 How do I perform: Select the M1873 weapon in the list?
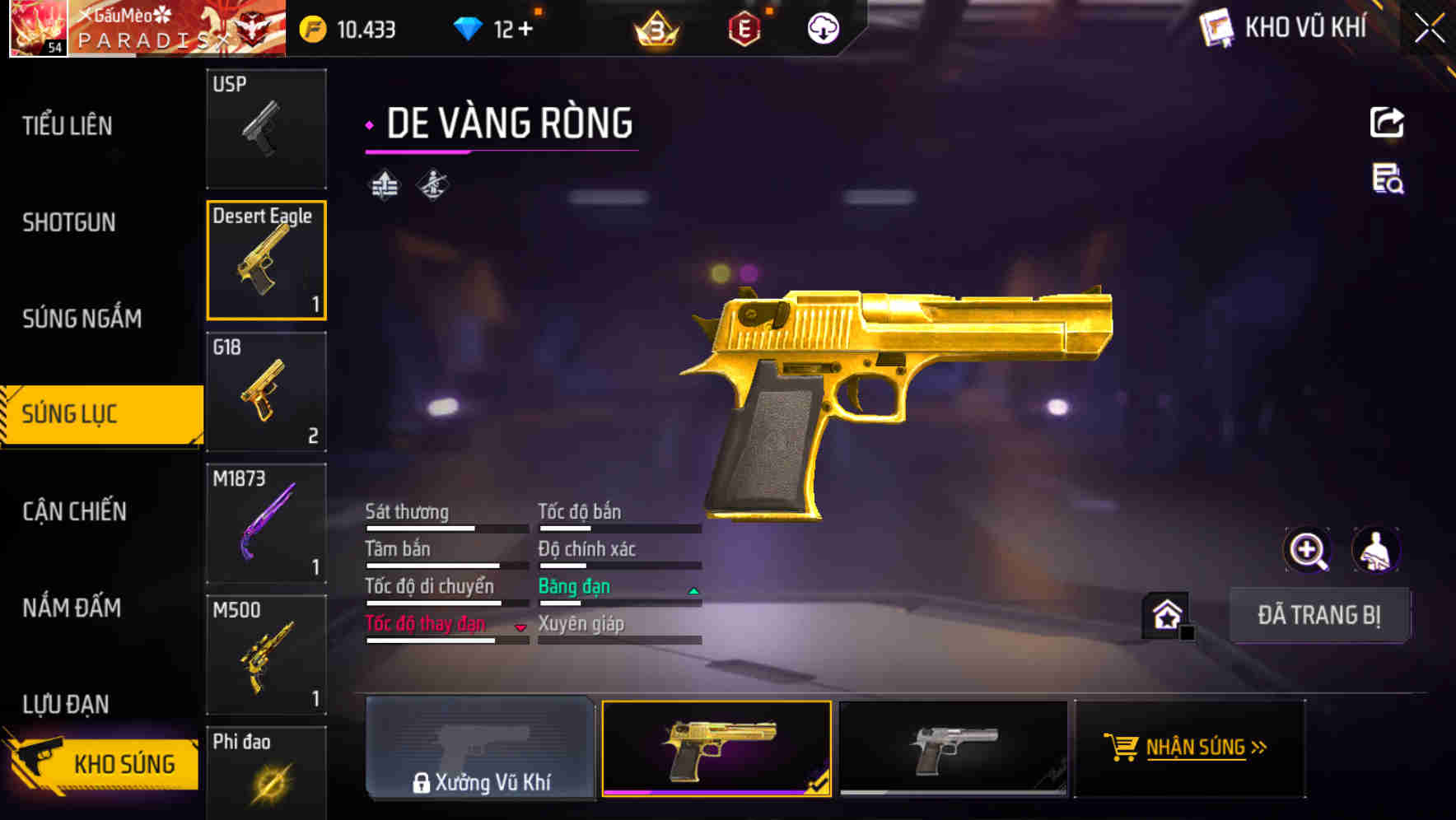point(267,521)
